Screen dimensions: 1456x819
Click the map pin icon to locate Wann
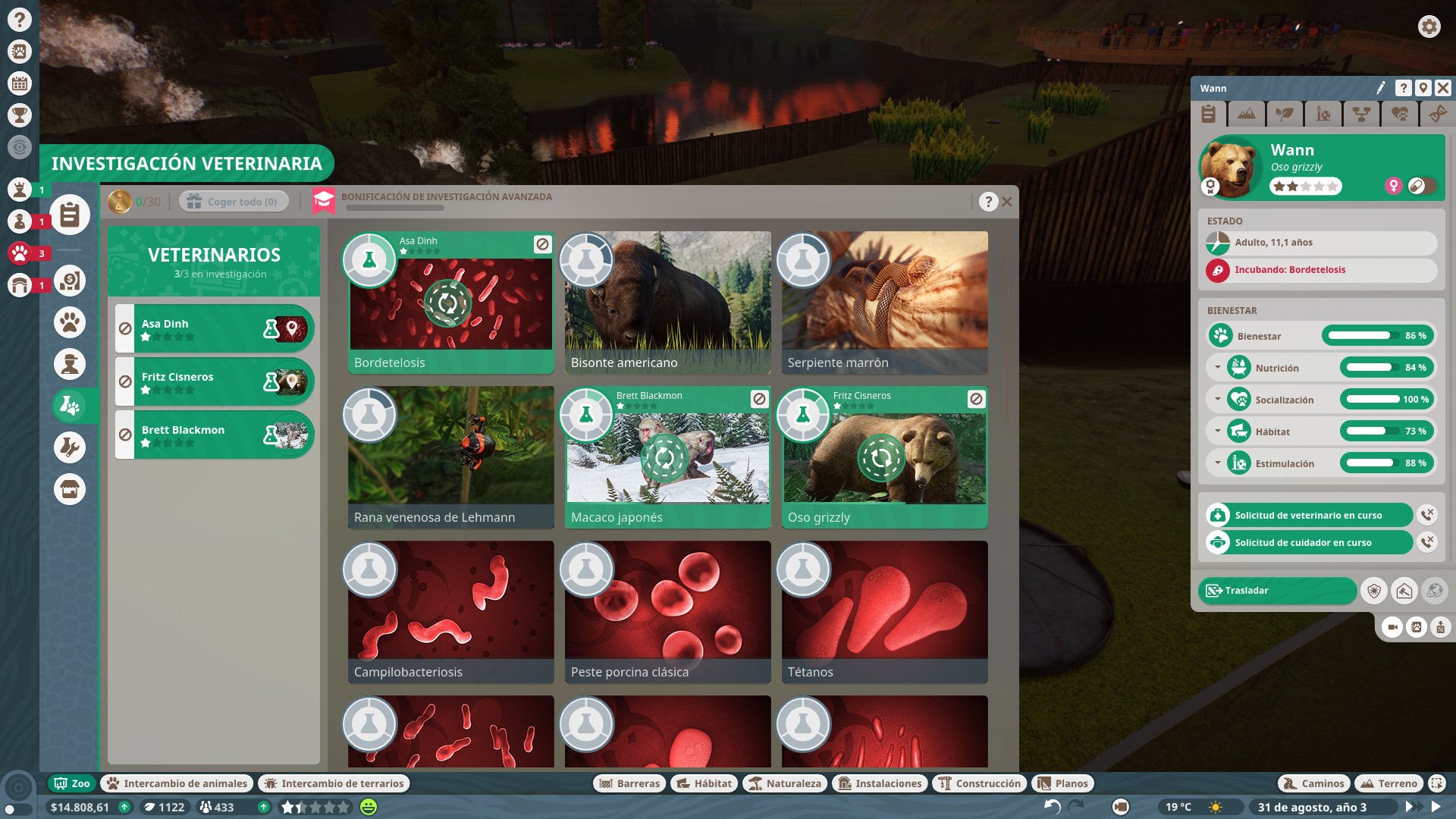pos(1424,88)
